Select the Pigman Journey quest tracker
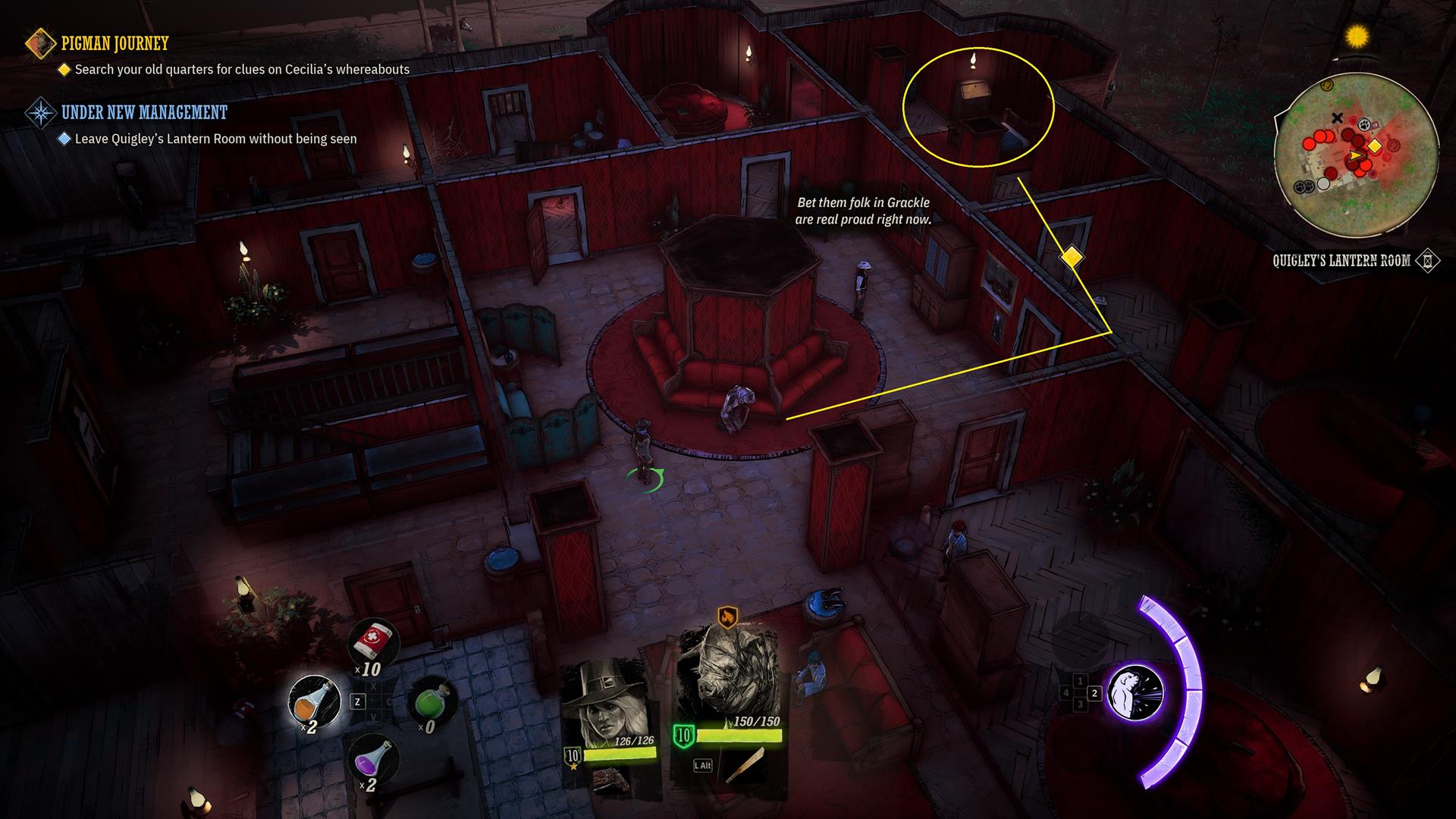1456x819 pixels. (115, 44)
